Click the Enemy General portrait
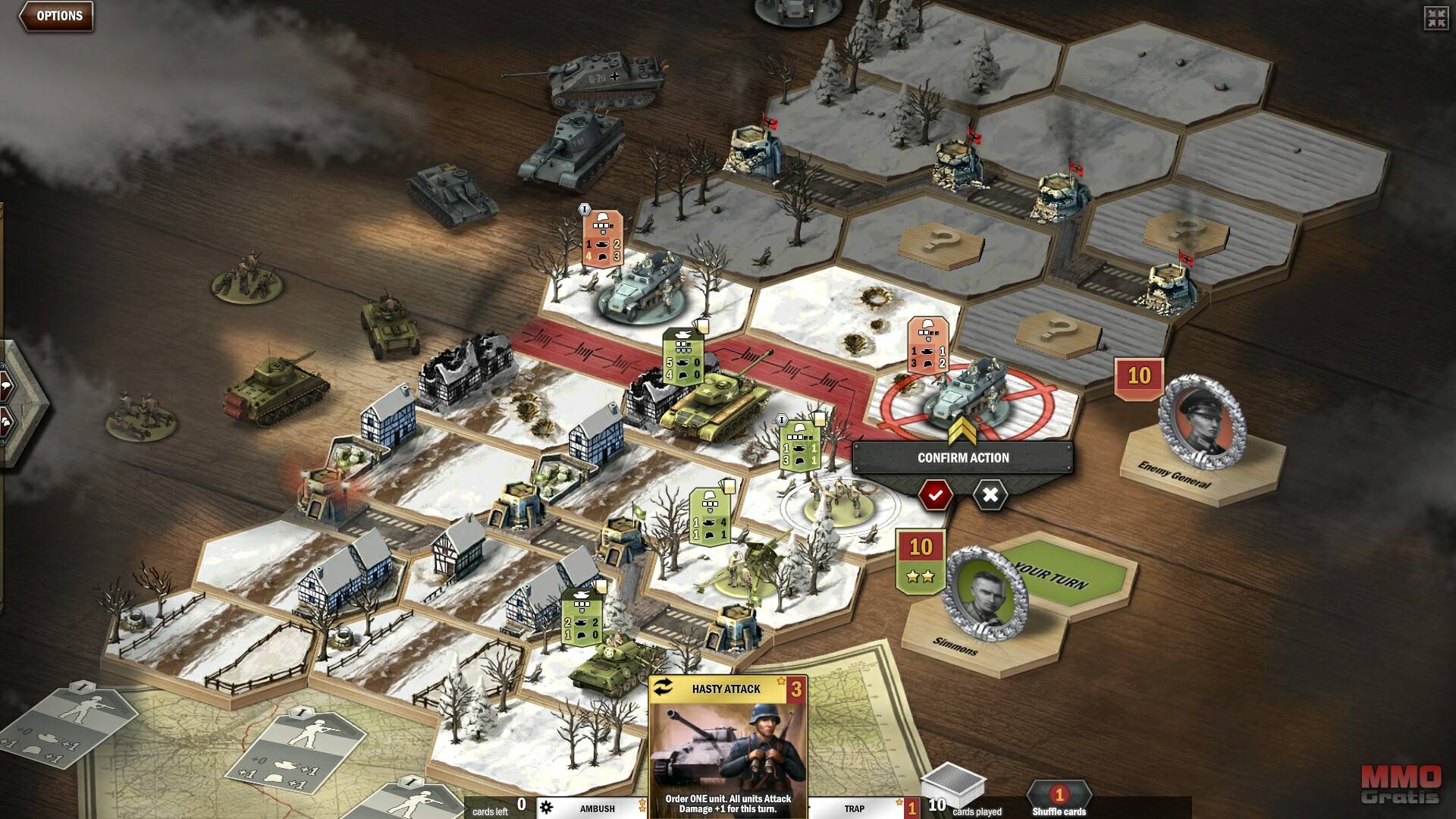1456x819 pixels. [x=1202, y=419]
